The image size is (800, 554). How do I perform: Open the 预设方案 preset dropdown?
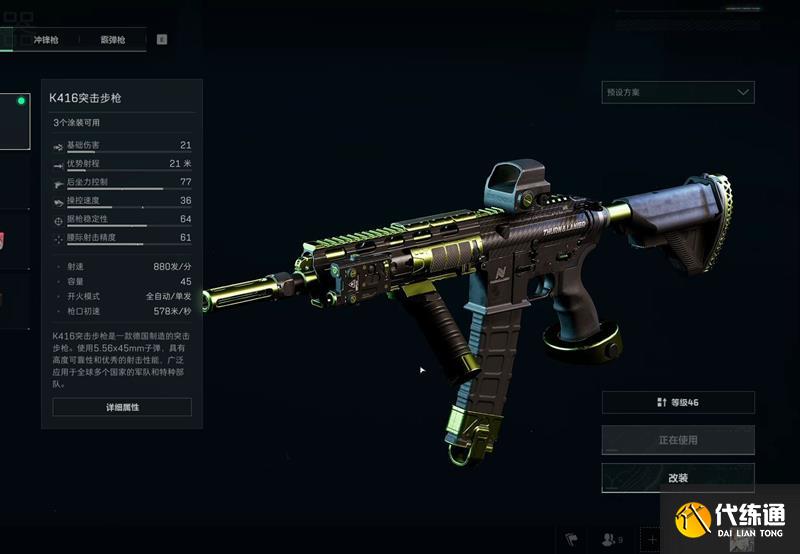point(678,92)
